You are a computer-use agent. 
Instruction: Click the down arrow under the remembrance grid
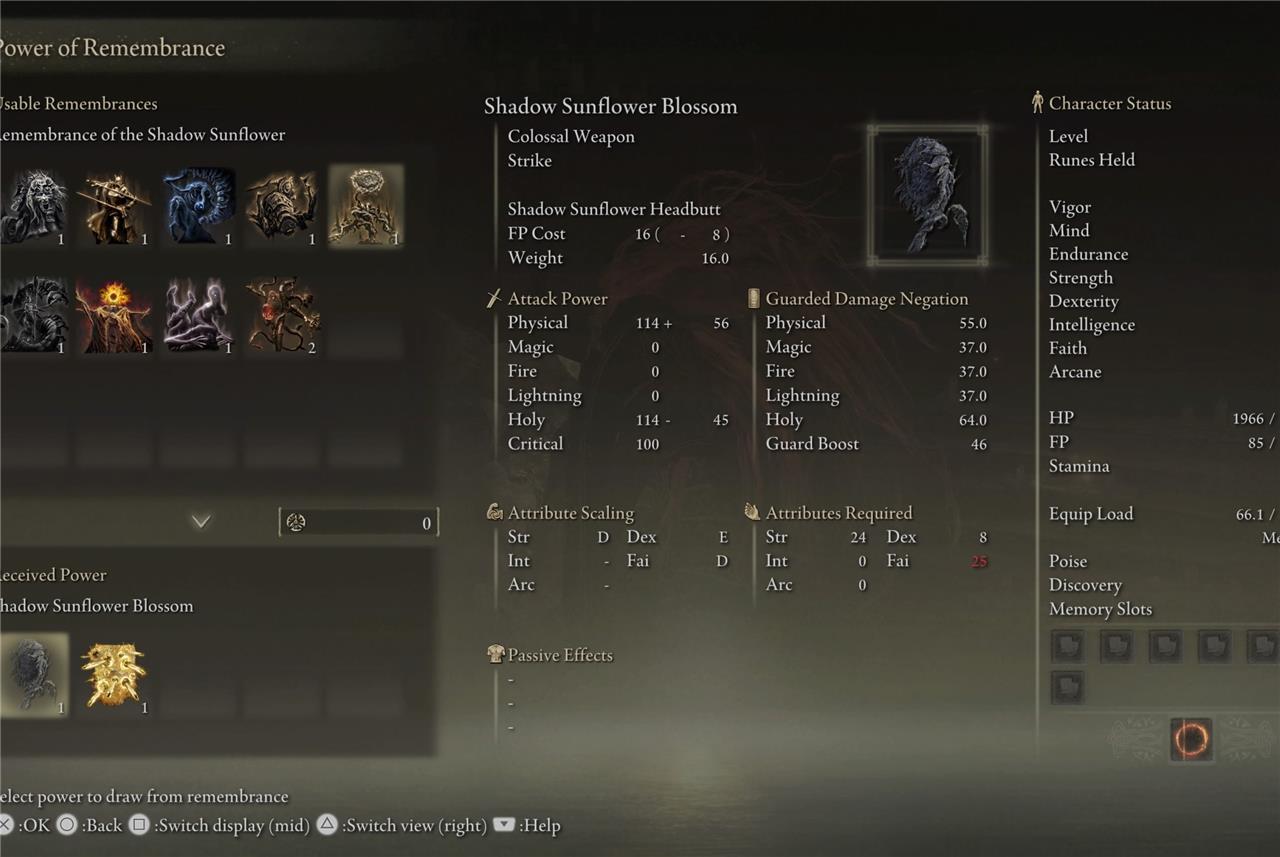tap(201, 521)
